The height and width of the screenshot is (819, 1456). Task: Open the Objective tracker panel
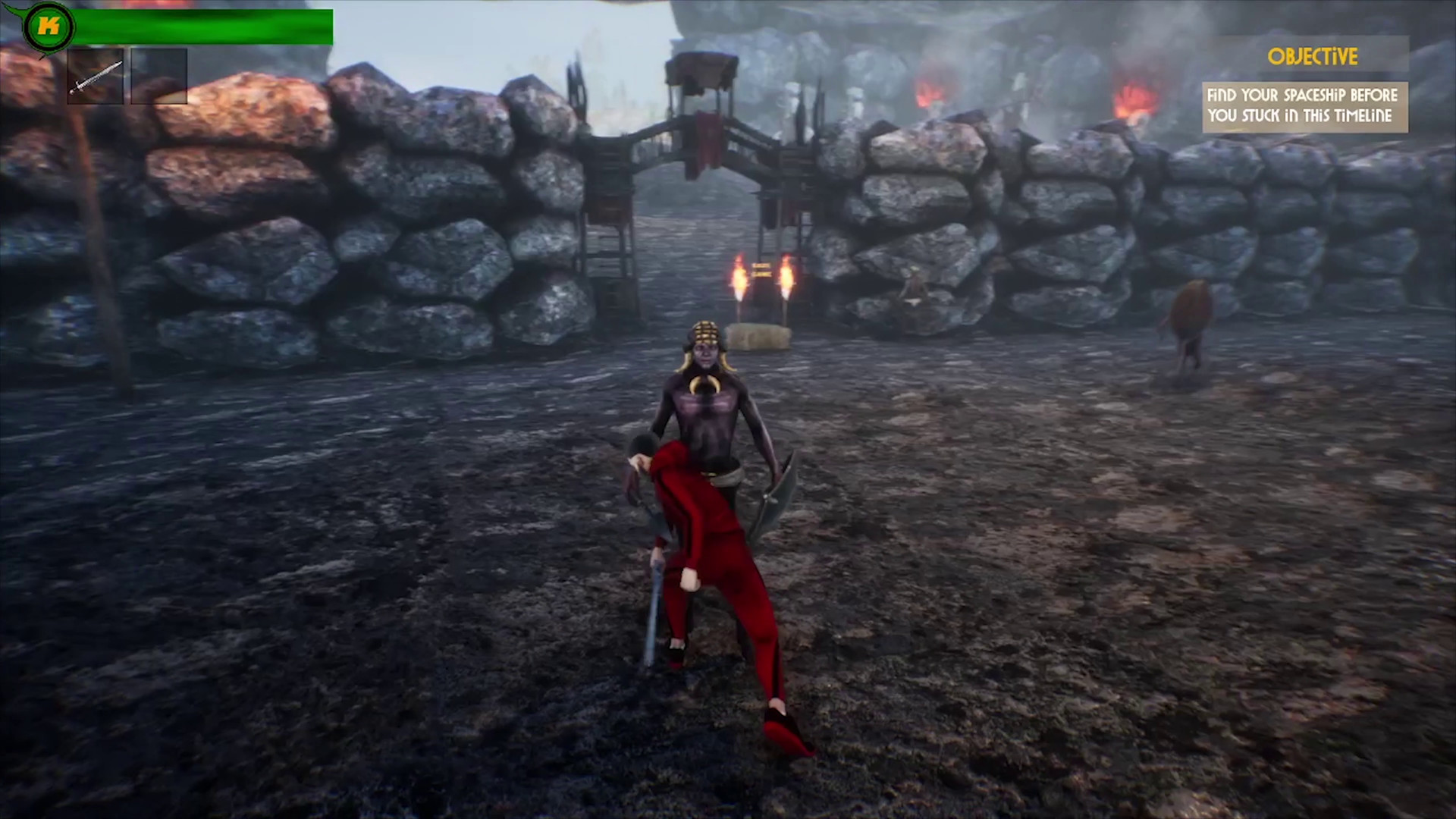[x=1312, y=57]
